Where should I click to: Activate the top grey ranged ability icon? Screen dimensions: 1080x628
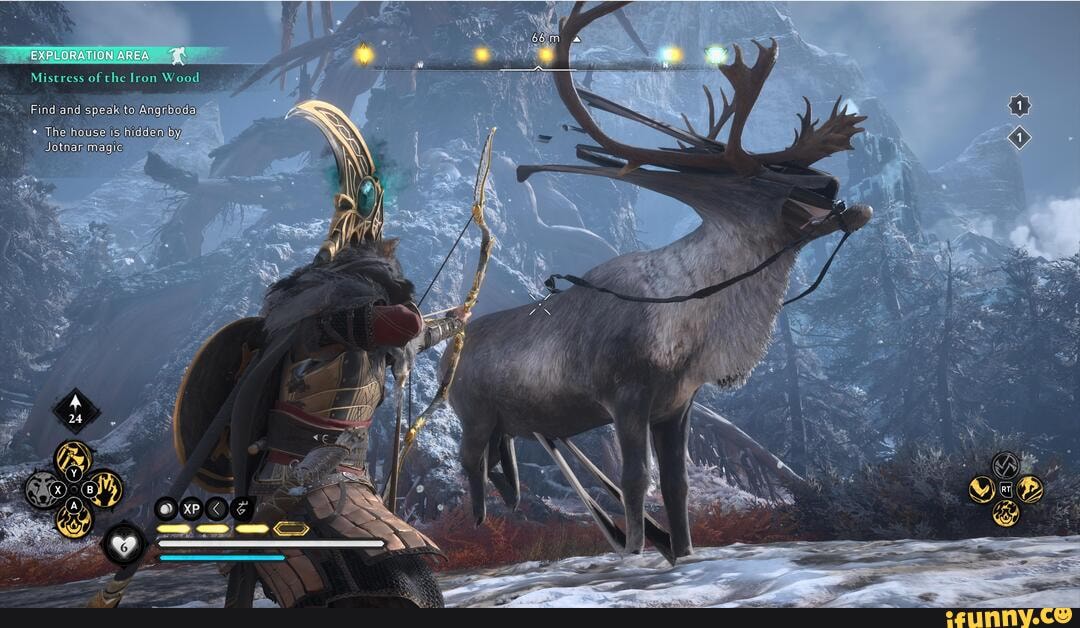(x=1005, y=465)
